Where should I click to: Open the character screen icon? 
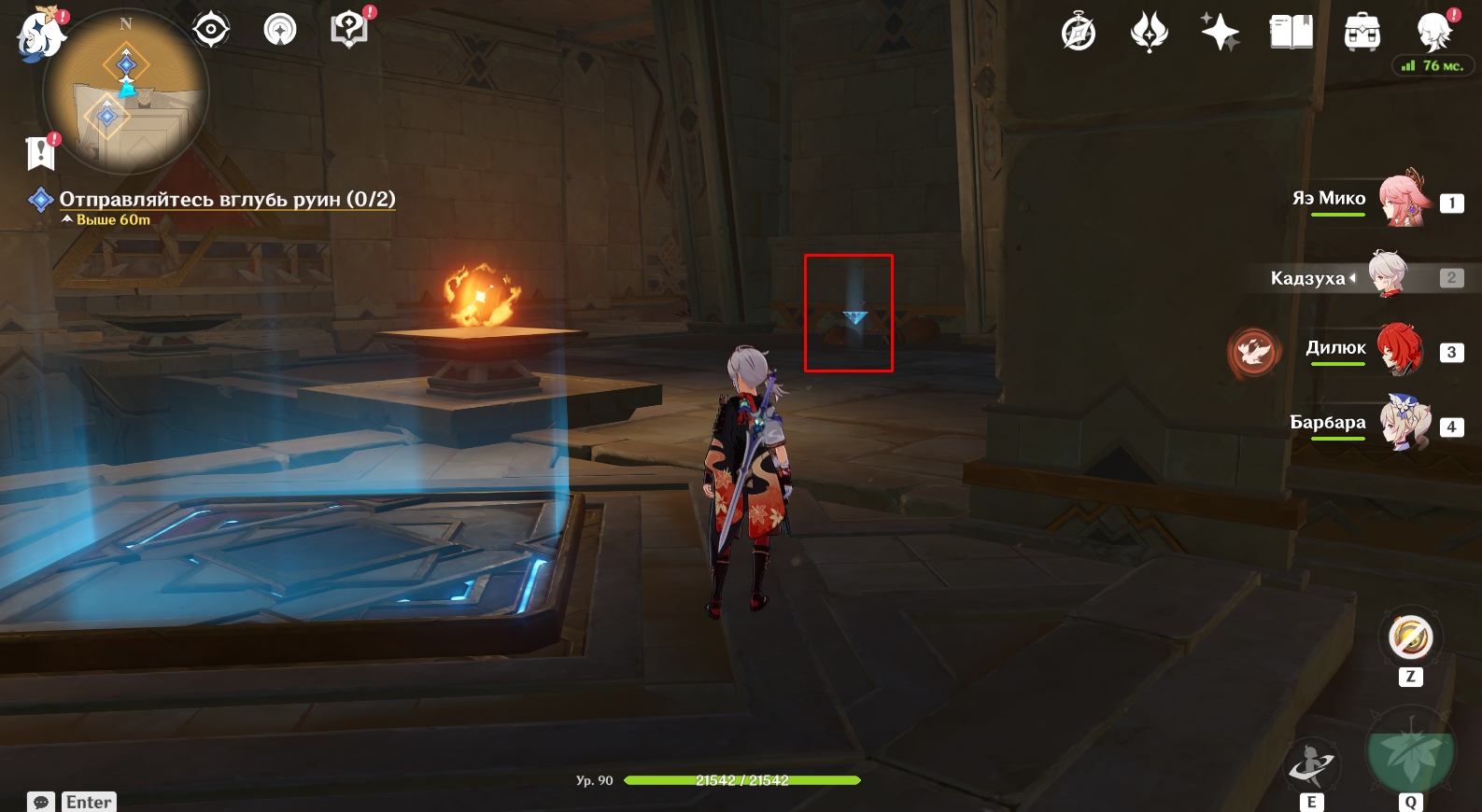click(x=1433, y=33)
